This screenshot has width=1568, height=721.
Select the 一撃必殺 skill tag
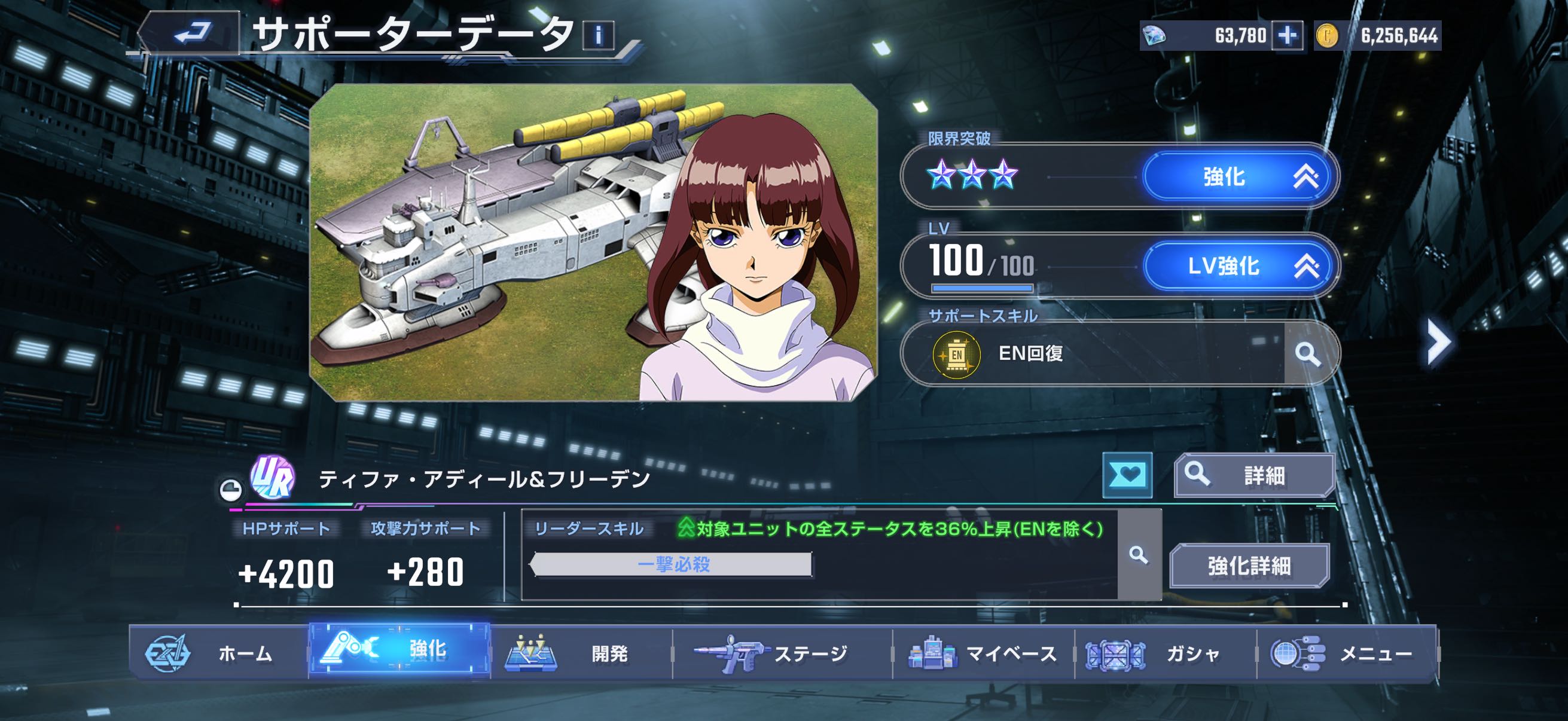tap(672, 564)
